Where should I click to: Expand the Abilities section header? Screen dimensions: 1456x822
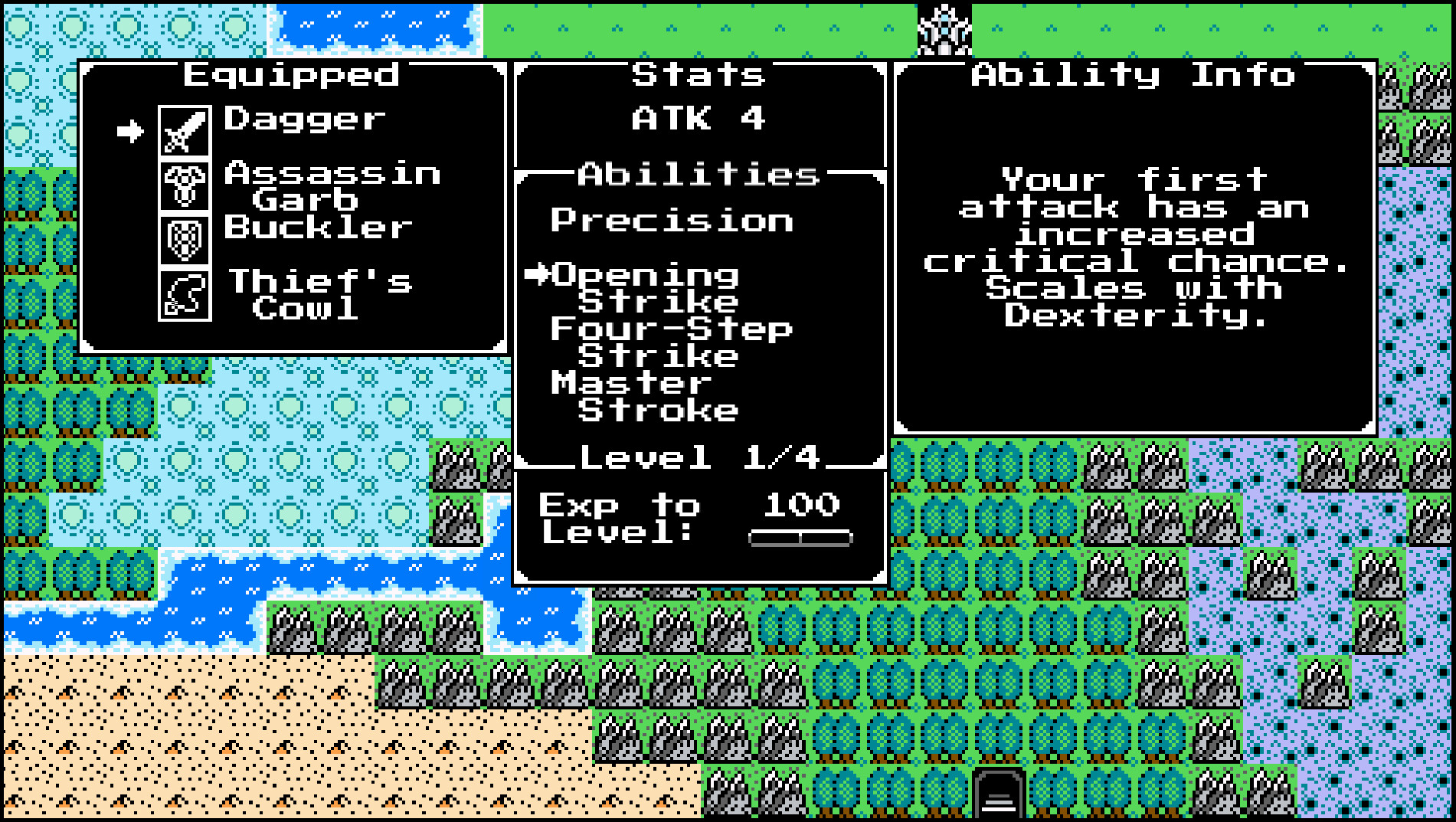(x=697, y=175)
